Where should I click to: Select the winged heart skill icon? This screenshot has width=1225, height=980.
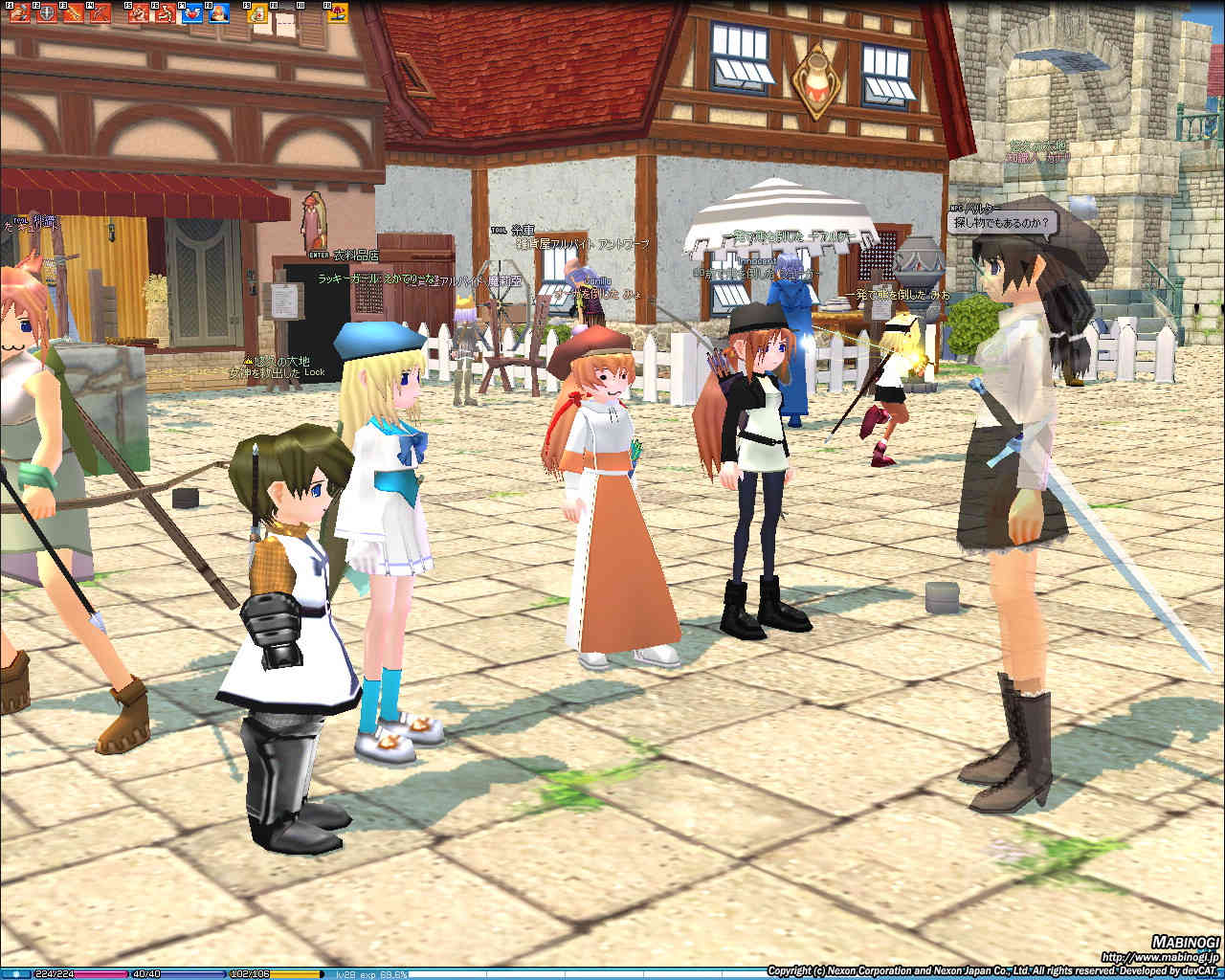pos(191,12)
